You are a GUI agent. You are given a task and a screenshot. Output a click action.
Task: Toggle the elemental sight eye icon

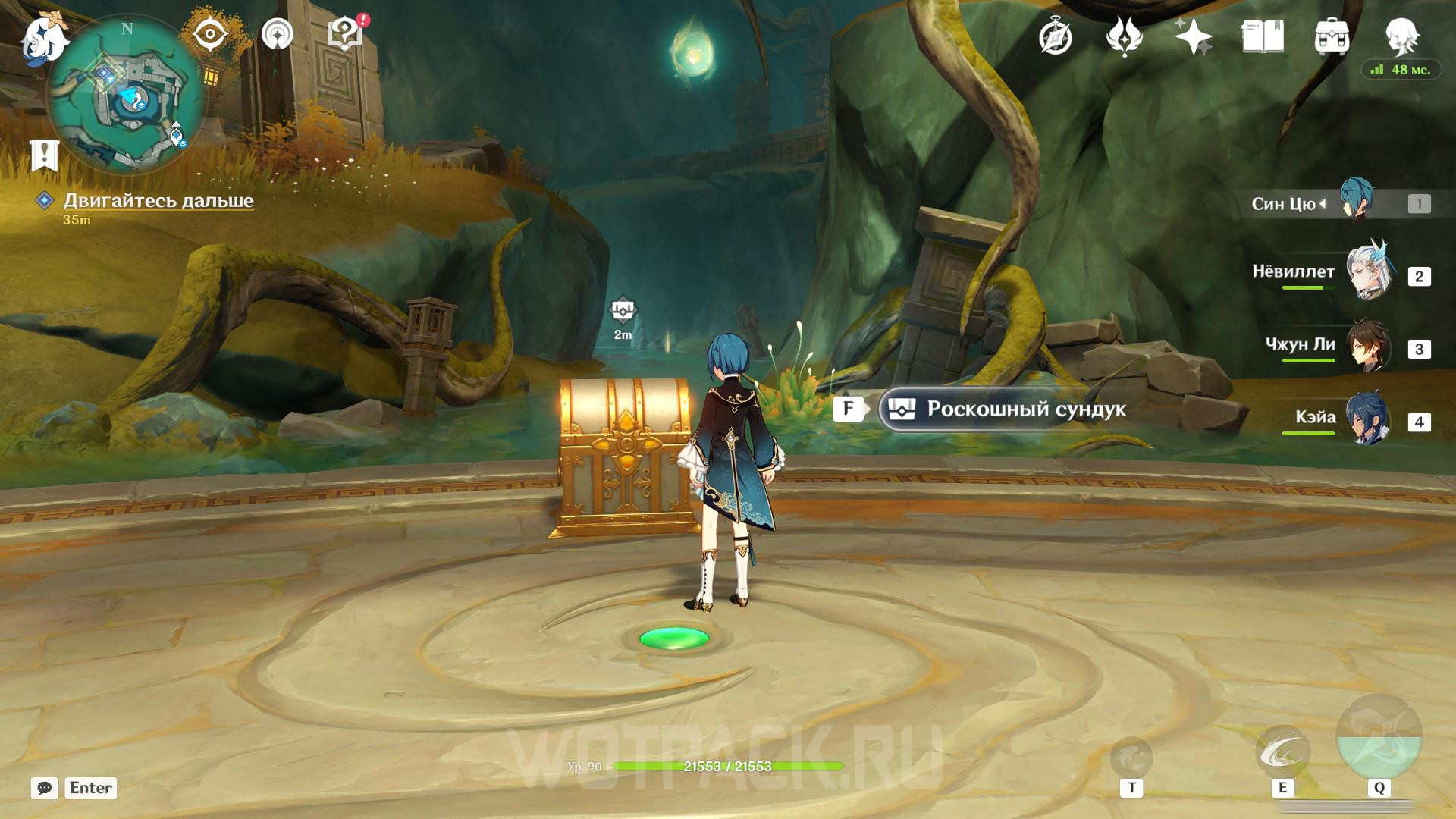pos(210,34)
